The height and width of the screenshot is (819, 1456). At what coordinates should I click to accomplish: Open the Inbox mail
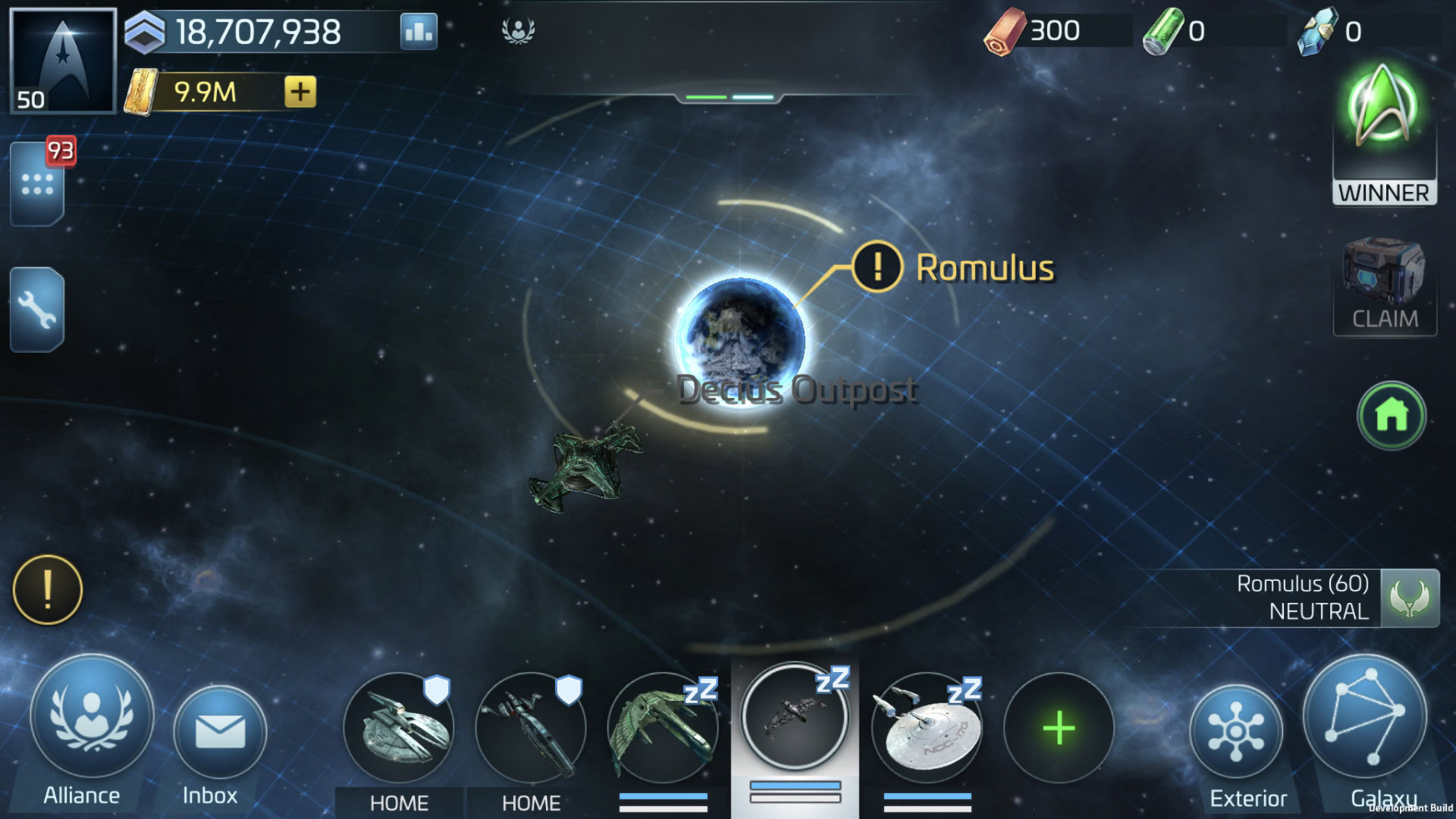(x=219, y=732)
